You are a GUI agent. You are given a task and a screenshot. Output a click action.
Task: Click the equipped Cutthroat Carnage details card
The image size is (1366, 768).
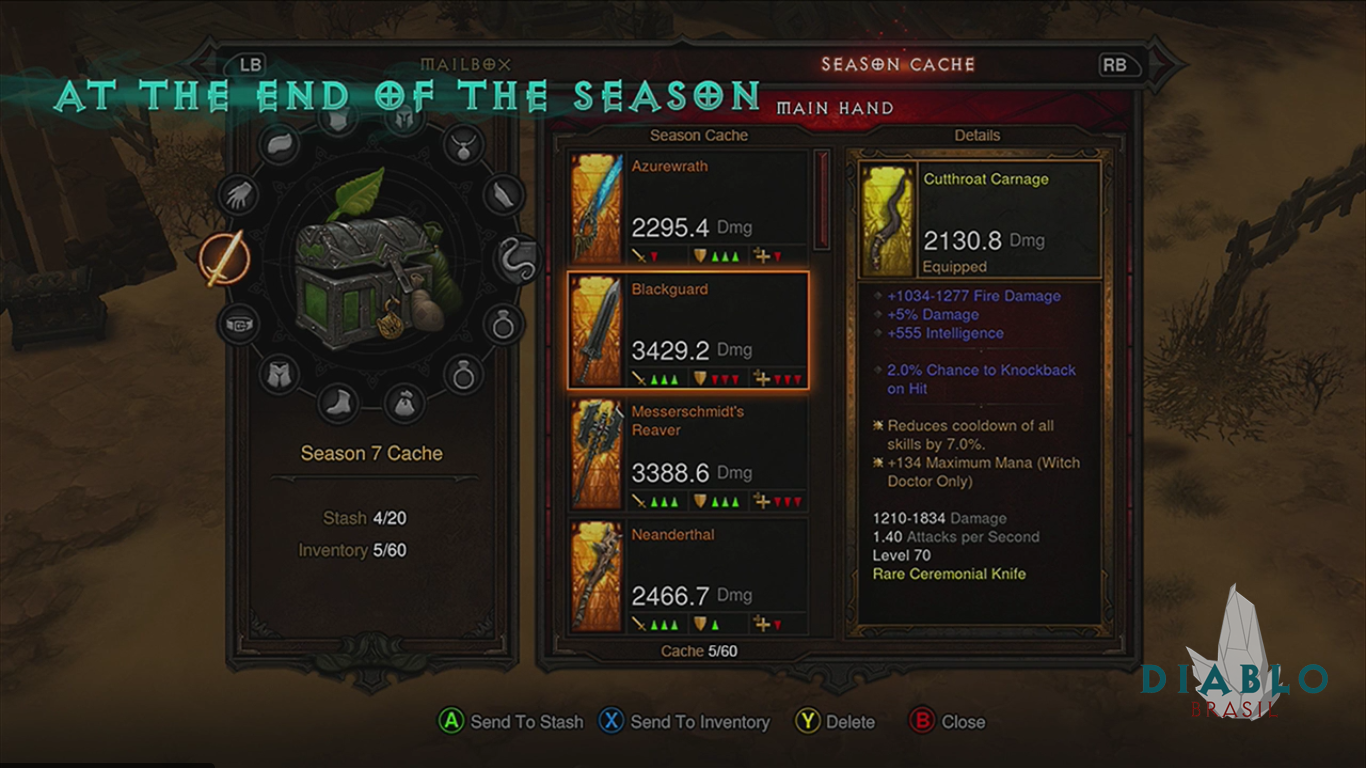tap(979, 221)
